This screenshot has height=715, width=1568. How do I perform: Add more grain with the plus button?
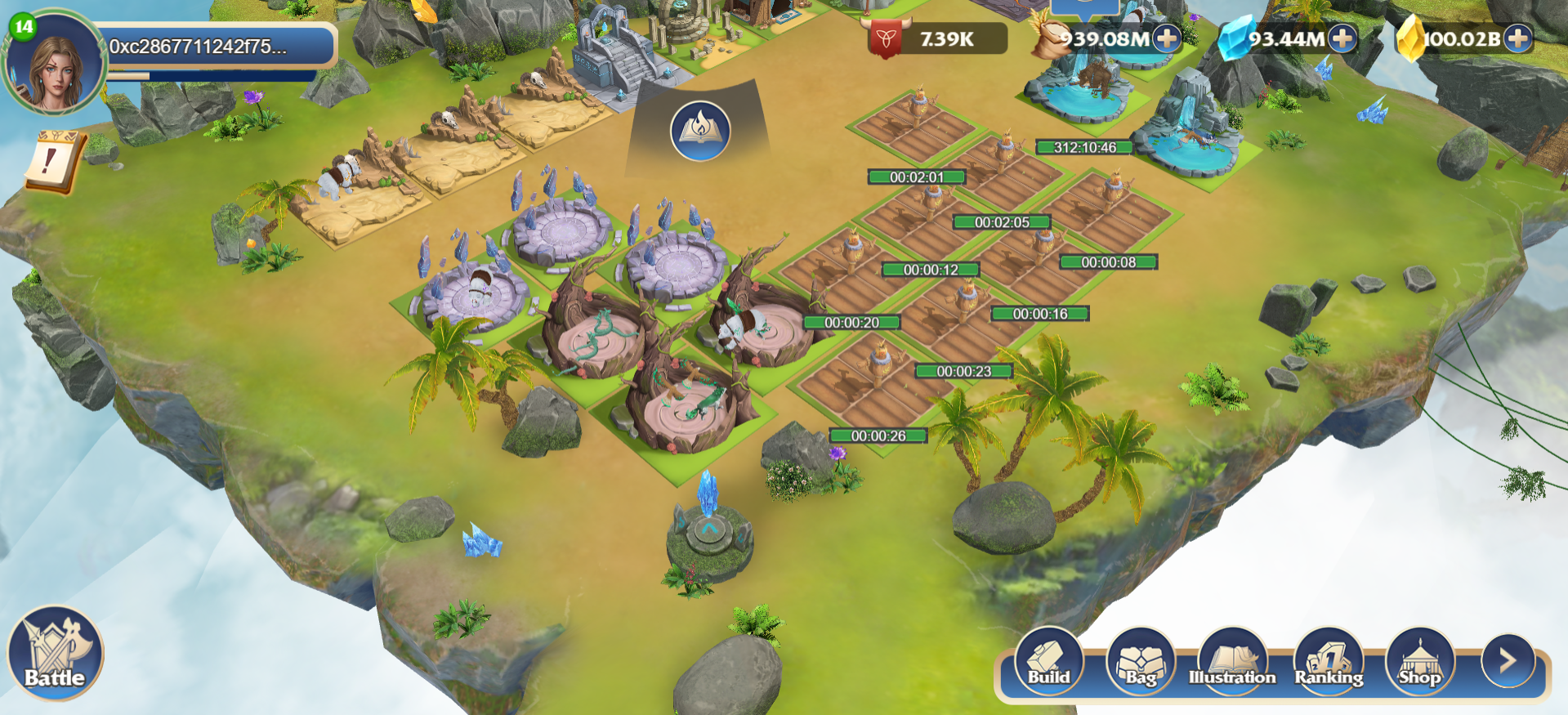click(1167, 38)
